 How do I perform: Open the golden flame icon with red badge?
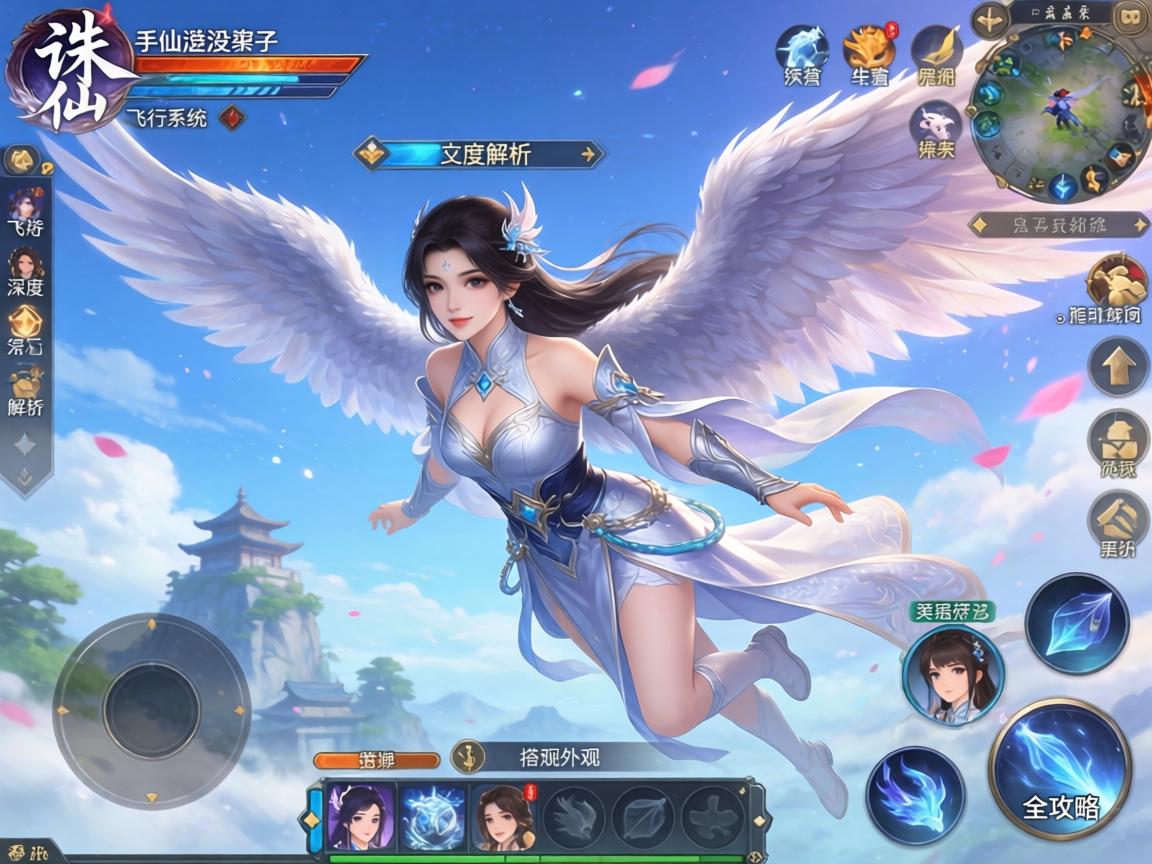(x=868, y=47)
